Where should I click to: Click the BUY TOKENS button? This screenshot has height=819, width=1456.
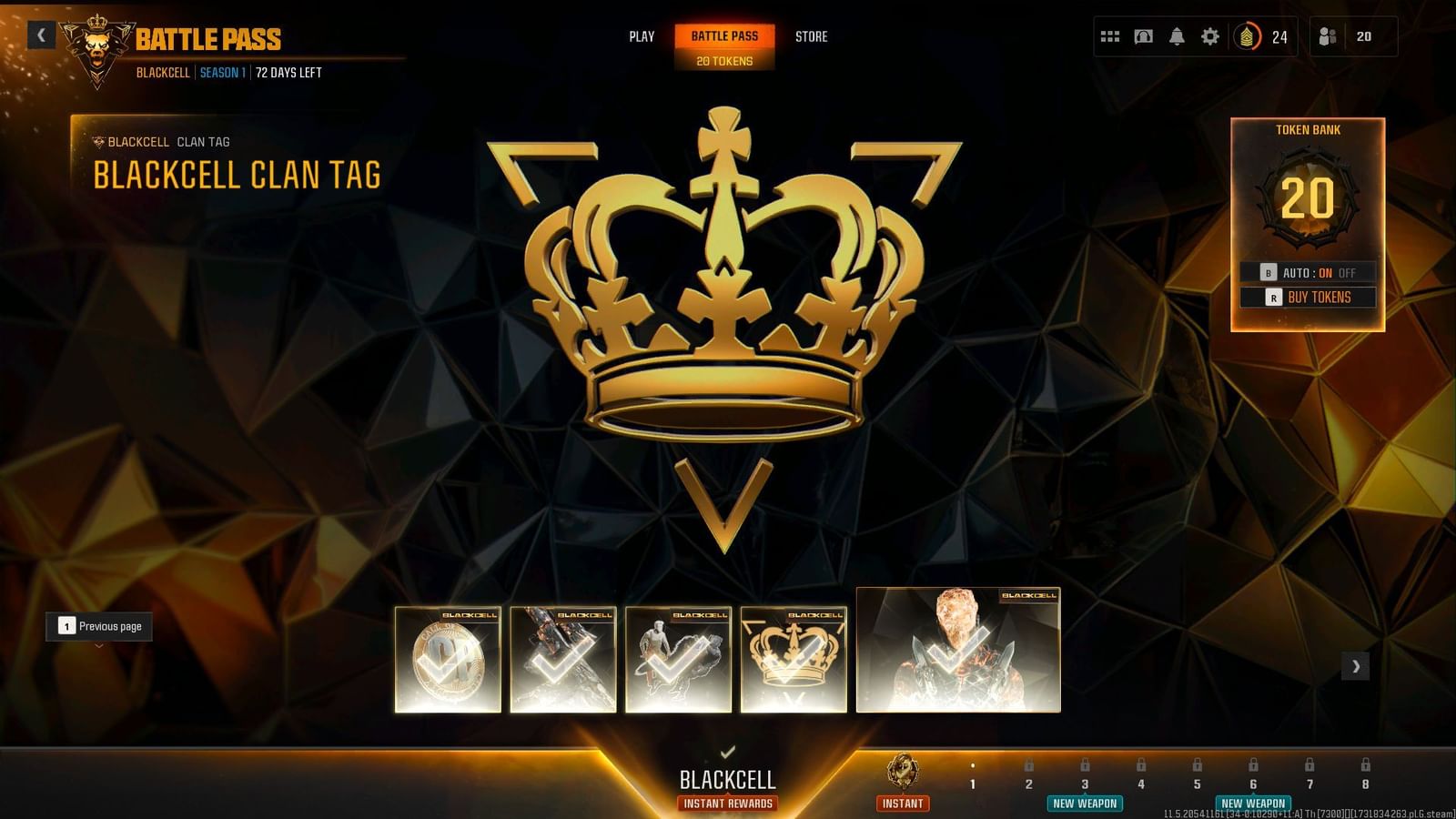click(x=1319, y=297)
